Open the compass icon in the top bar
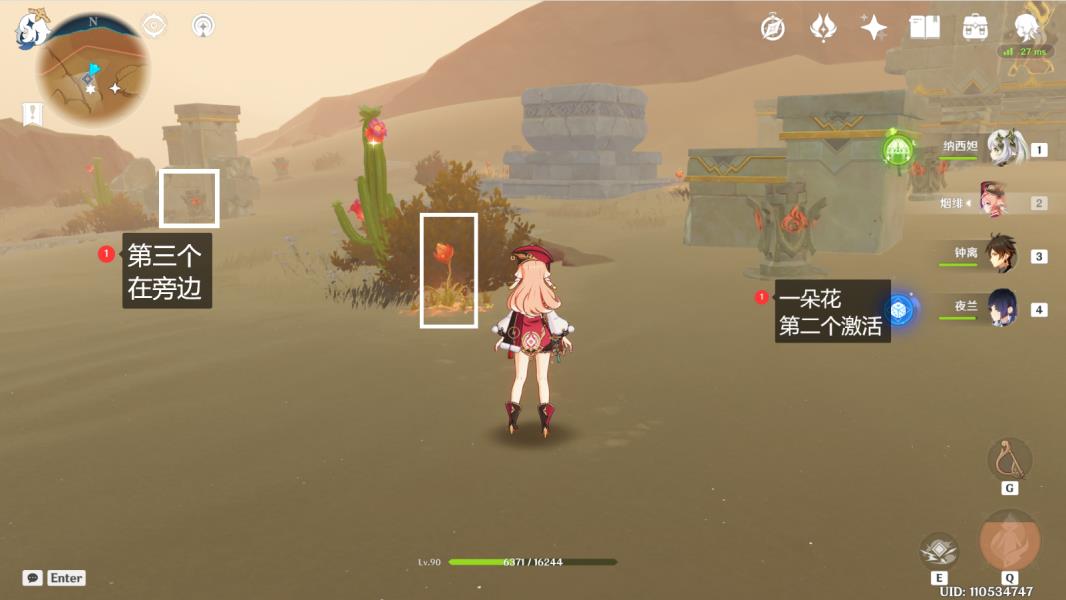 (772, 28)
